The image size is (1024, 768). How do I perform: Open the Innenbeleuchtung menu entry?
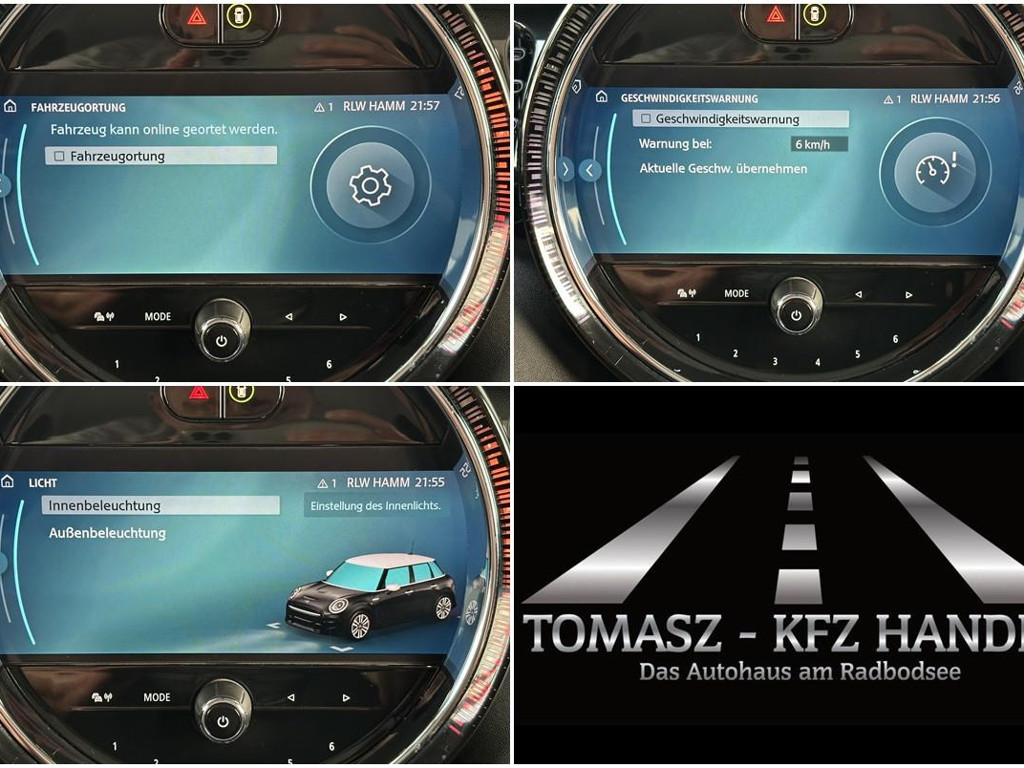tap(105, 506)
